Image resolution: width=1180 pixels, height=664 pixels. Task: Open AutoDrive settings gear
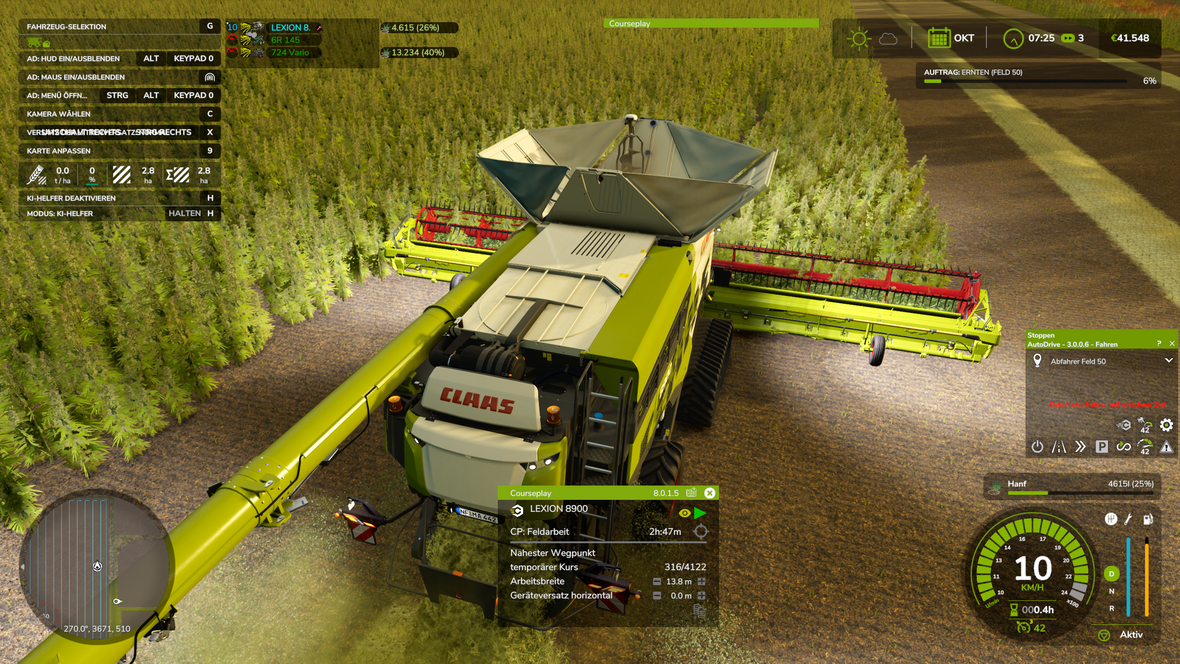(x=1166, y=426)
